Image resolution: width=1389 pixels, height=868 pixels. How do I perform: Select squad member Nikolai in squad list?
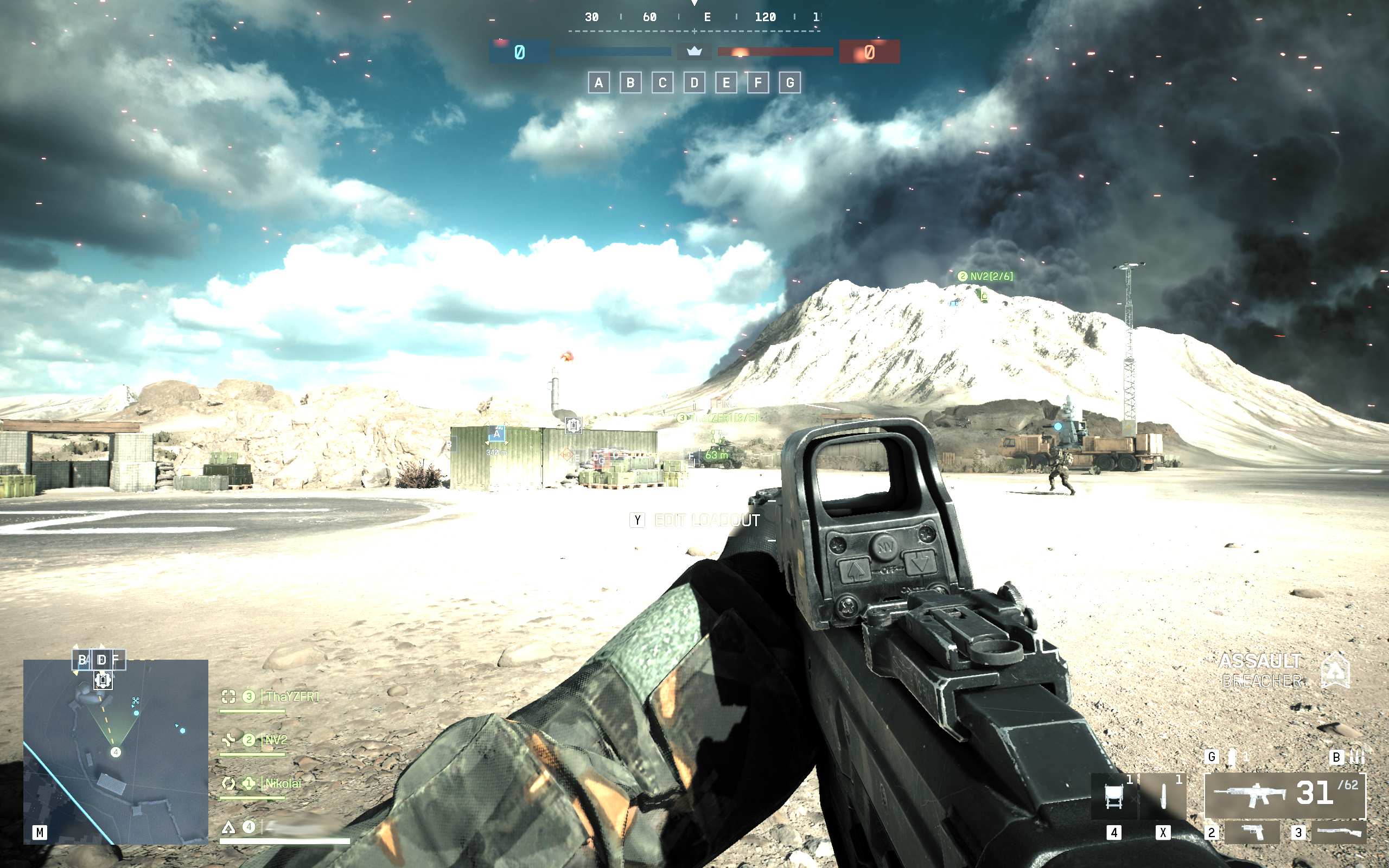coord(282,783)
